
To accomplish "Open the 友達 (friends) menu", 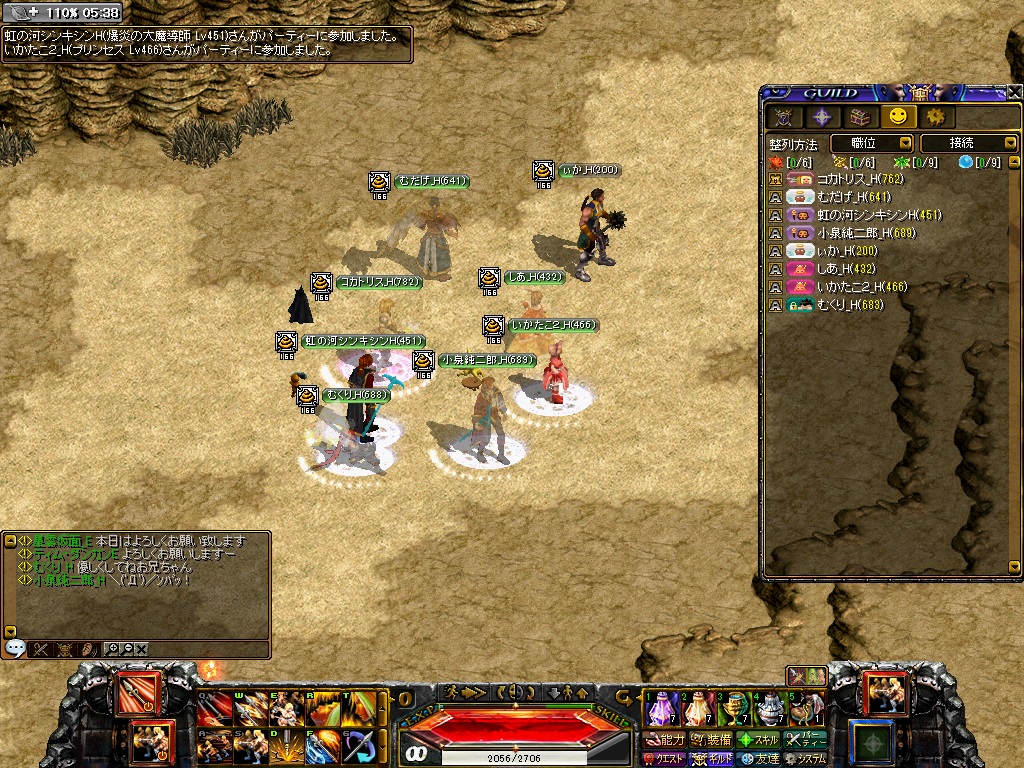I will tap(758, 759).
